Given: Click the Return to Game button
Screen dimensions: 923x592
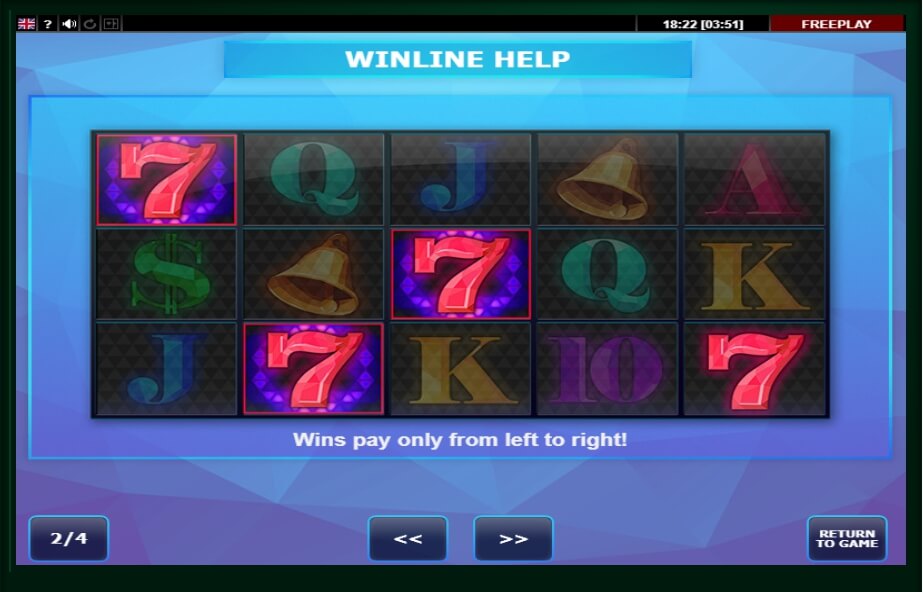Looking at the screenshot, I should pyautogui.click(x=846, y=539).
